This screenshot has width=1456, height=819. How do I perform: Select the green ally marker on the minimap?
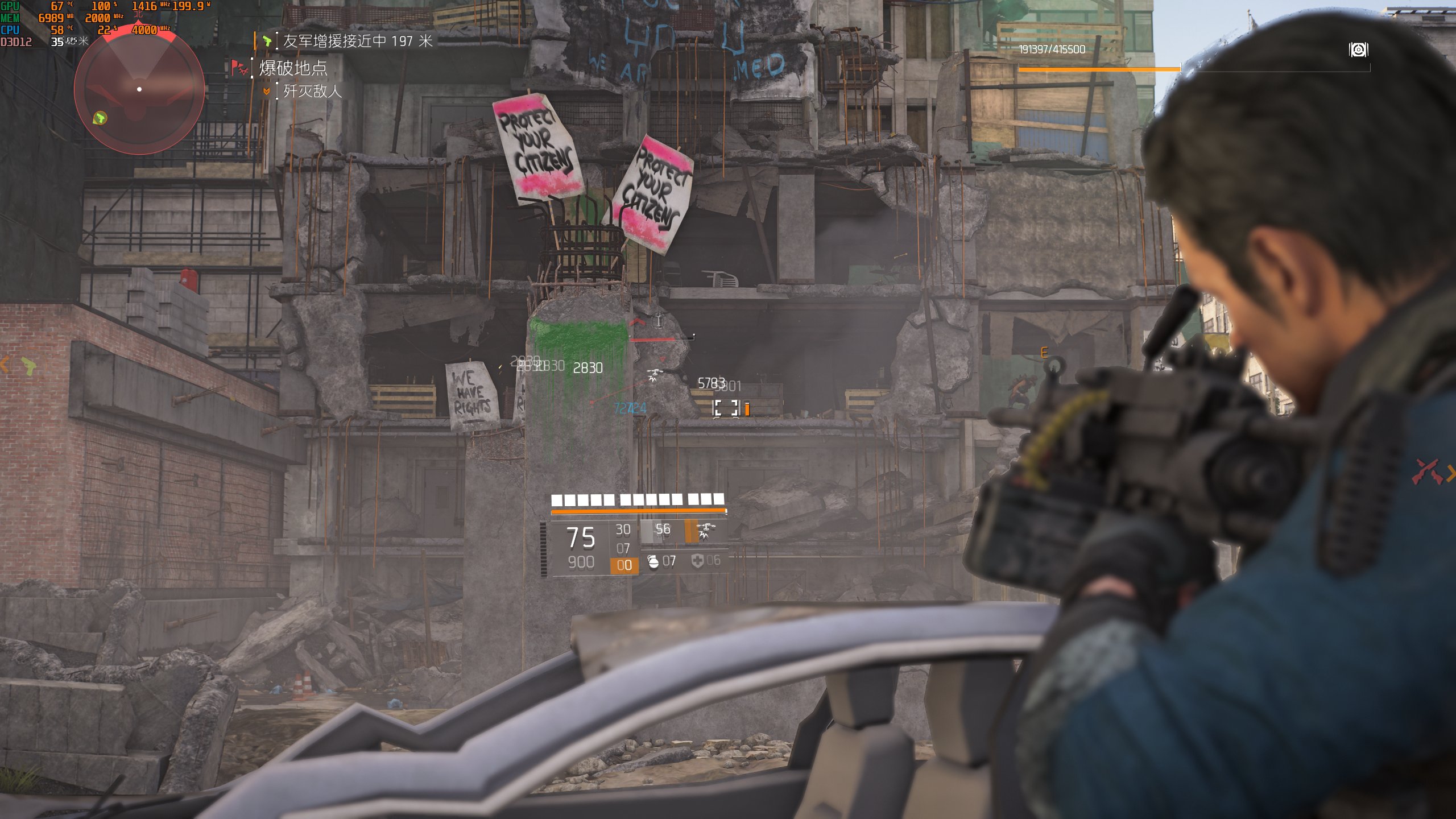click(x=100, y=118)
